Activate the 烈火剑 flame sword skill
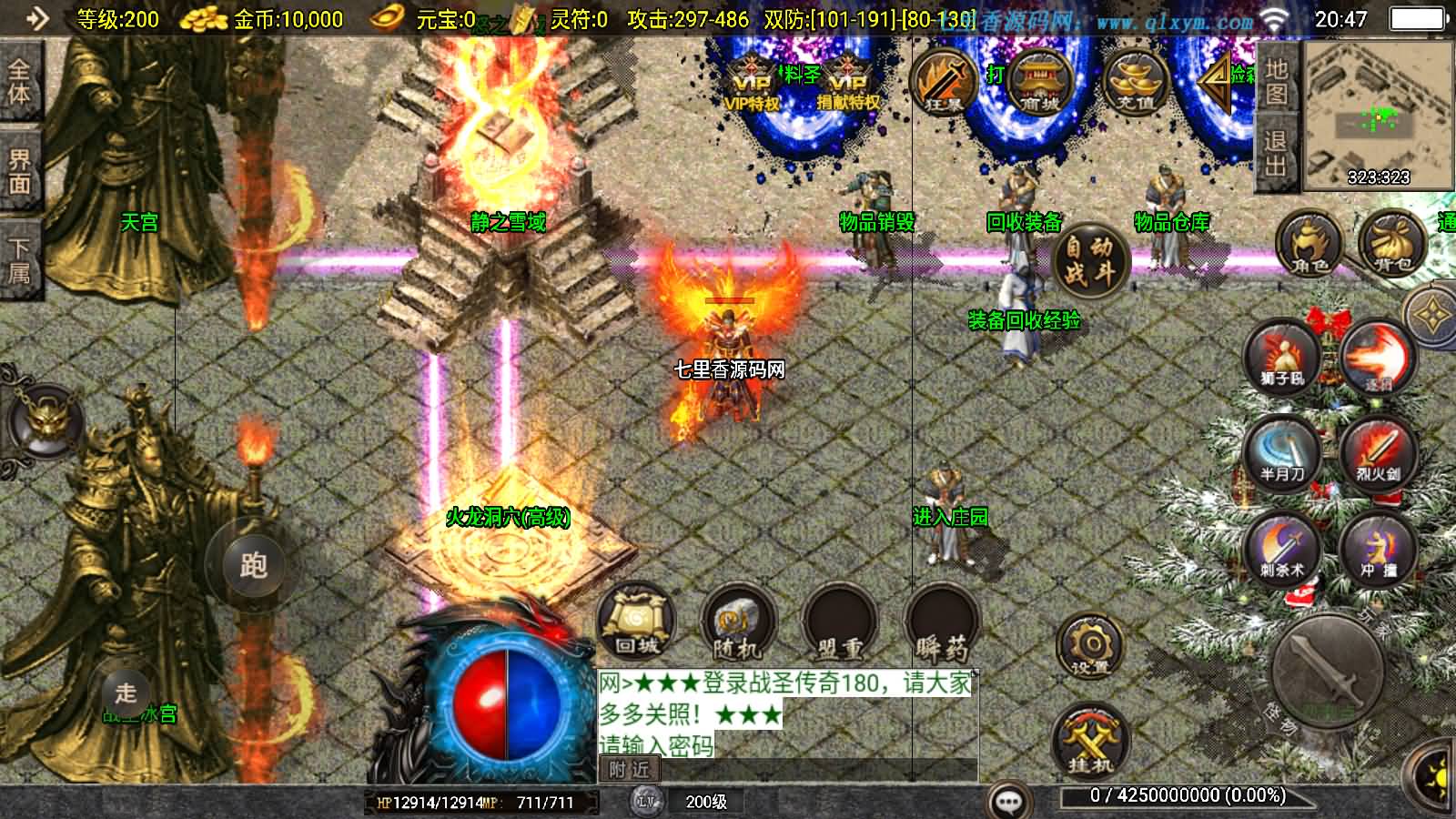 (x=1378, y=453)
